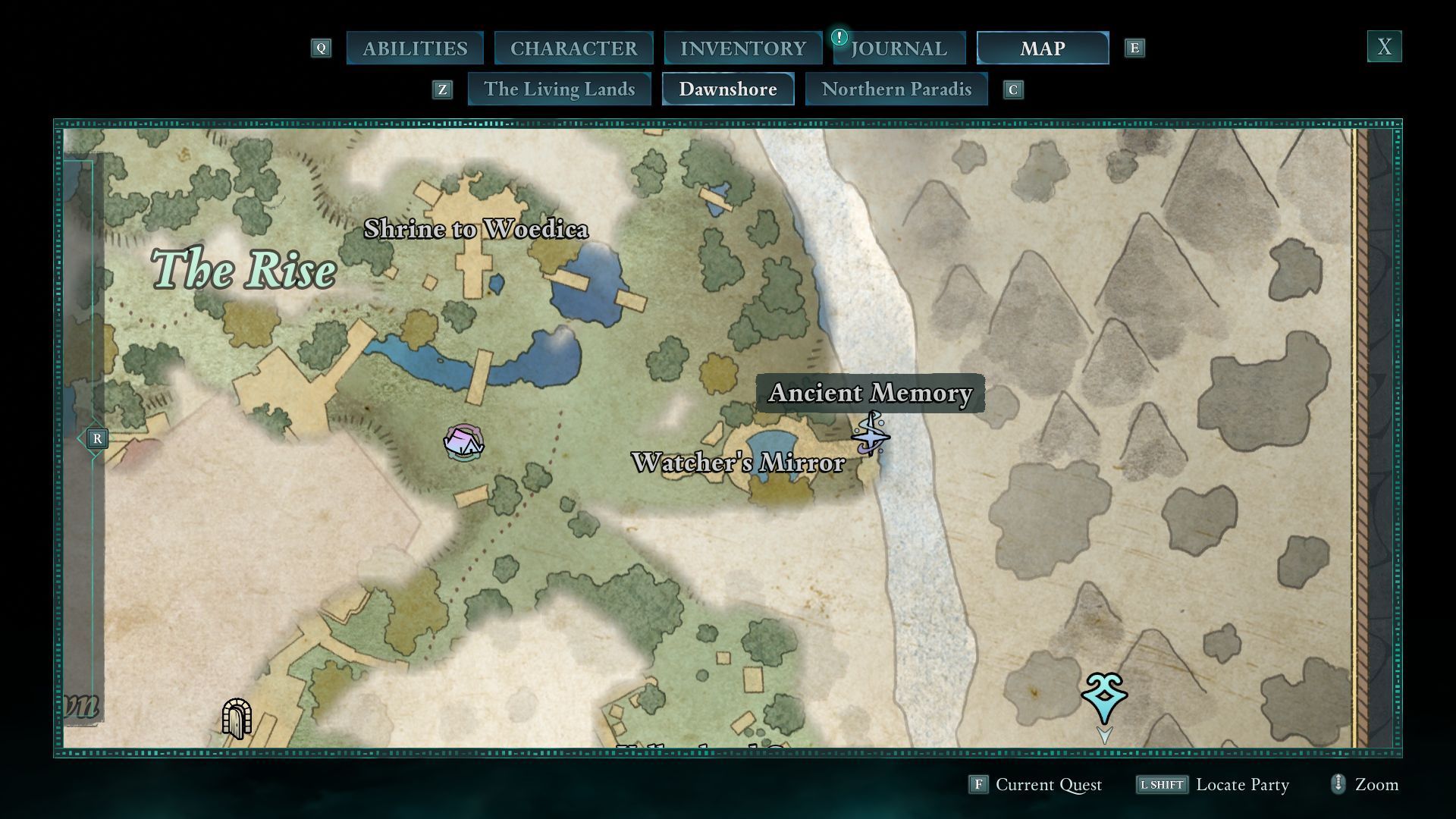Show The Living Lands map
Image resolution: width=1456 pixels, height=819 pixels.
click(559, 89)
